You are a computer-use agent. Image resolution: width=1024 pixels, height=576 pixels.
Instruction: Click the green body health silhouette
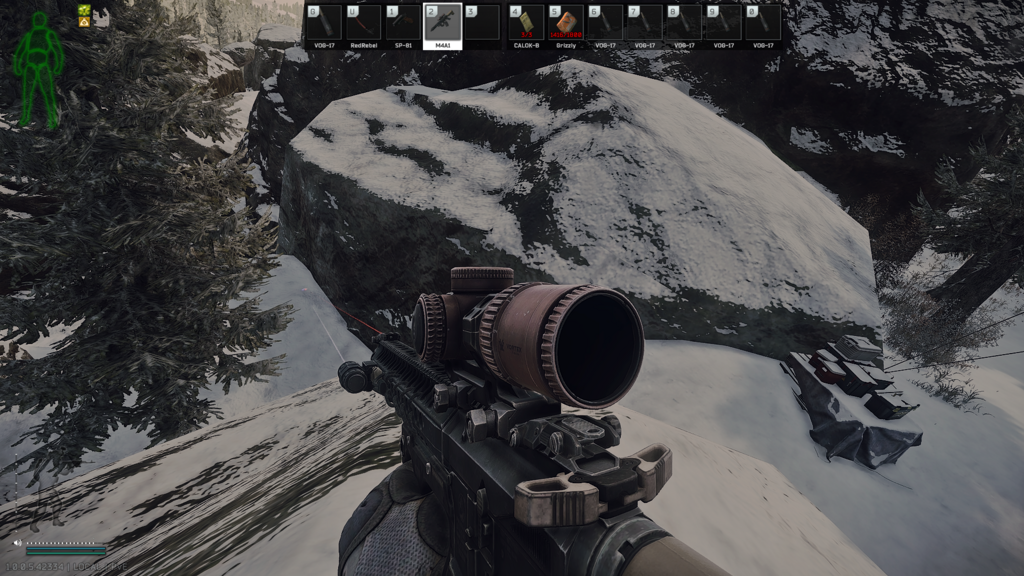tap(40, 68)
